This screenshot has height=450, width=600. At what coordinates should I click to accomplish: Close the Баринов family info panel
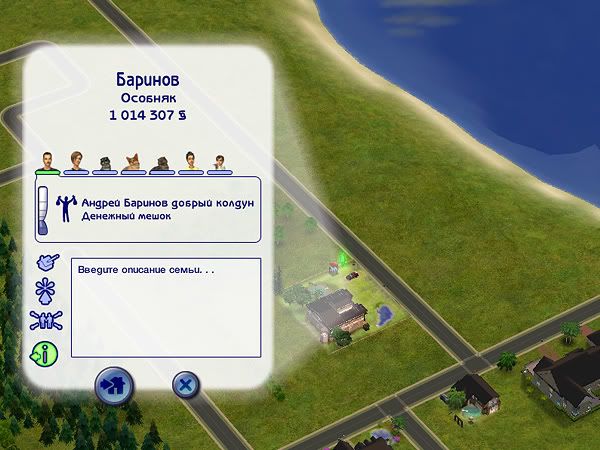pos(184,384)
